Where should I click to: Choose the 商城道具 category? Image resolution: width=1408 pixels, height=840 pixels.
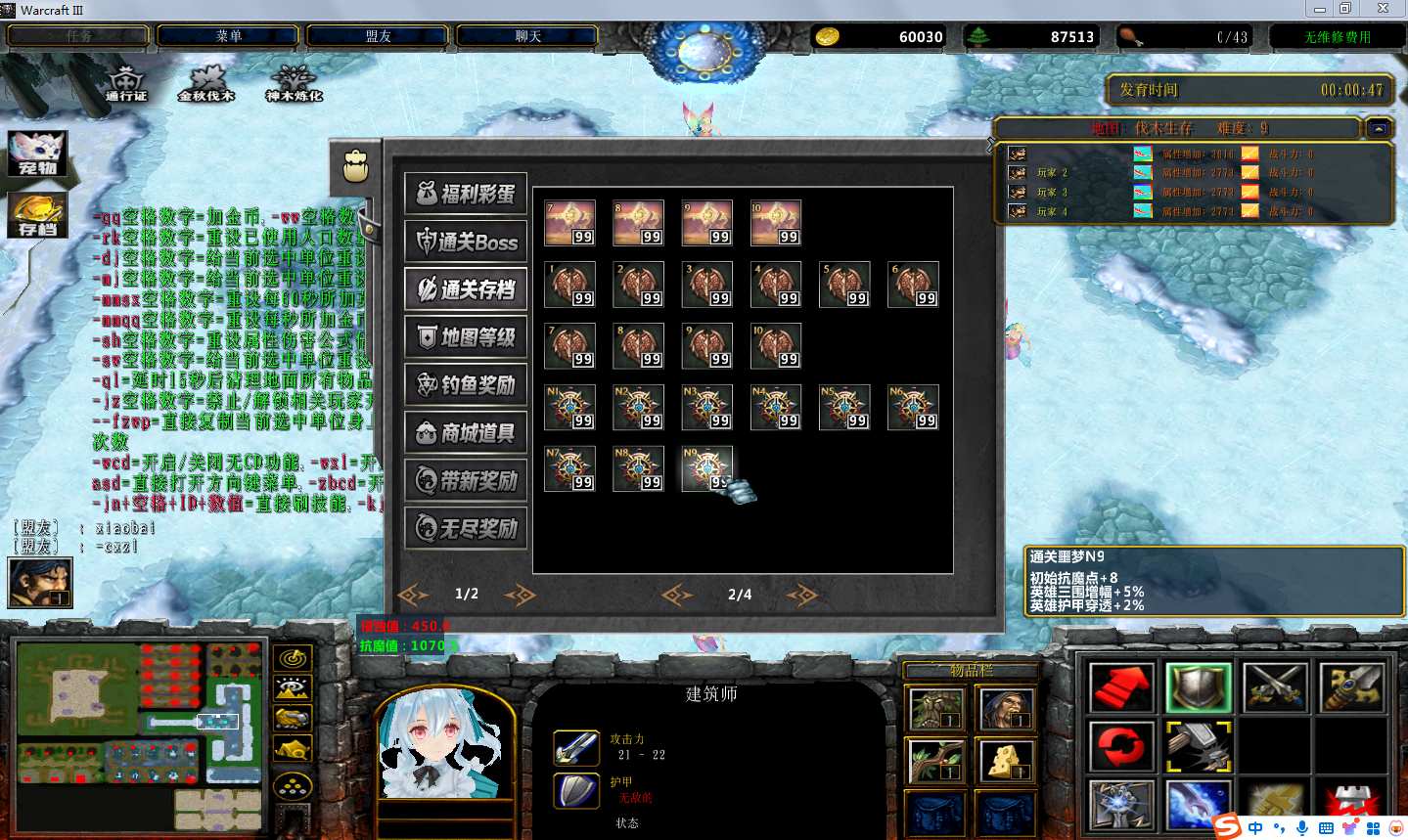click(466, 433)
